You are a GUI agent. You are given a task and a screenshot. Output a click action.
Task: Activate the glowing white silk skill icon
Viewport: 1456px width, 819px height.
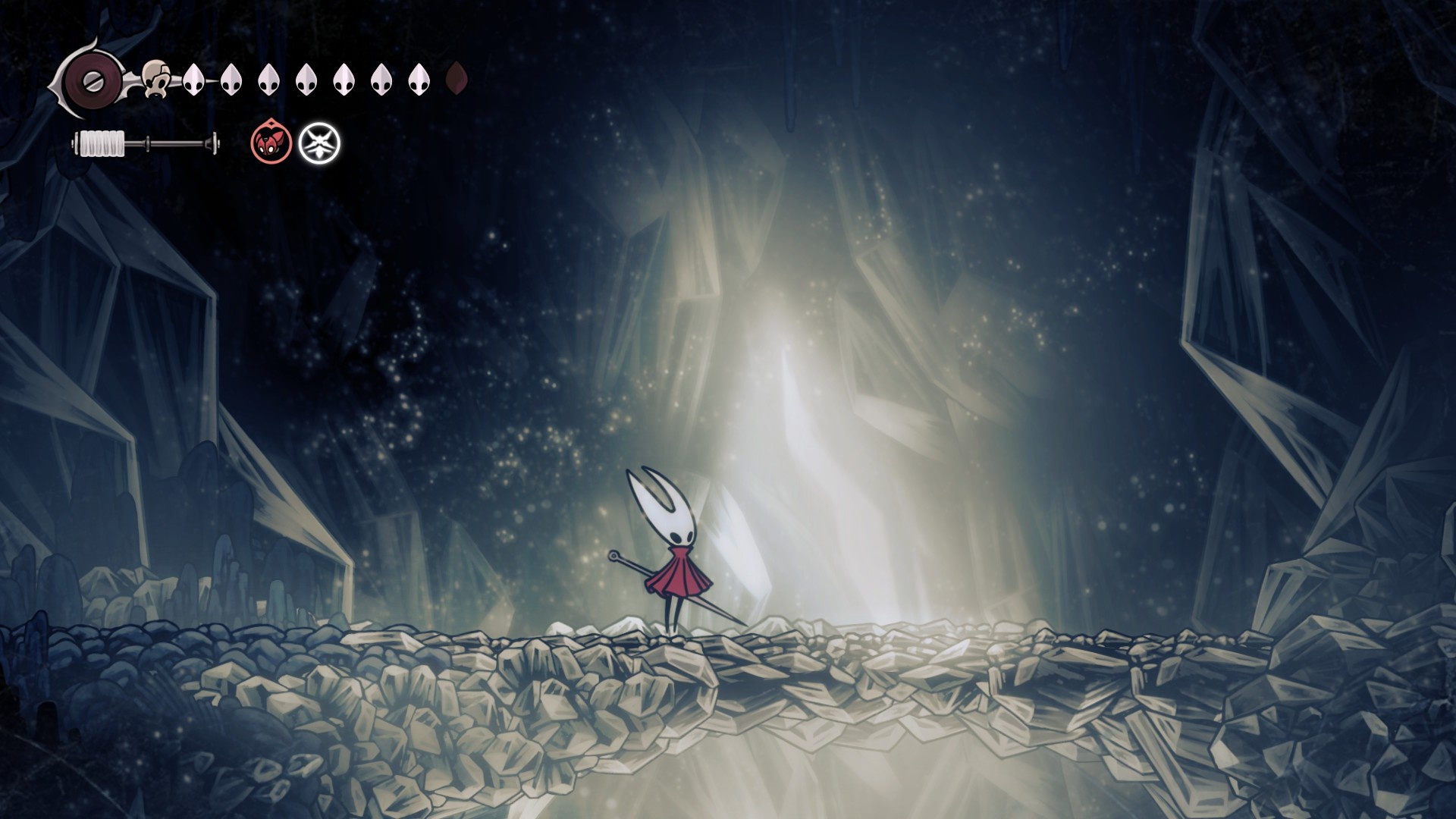319,143
